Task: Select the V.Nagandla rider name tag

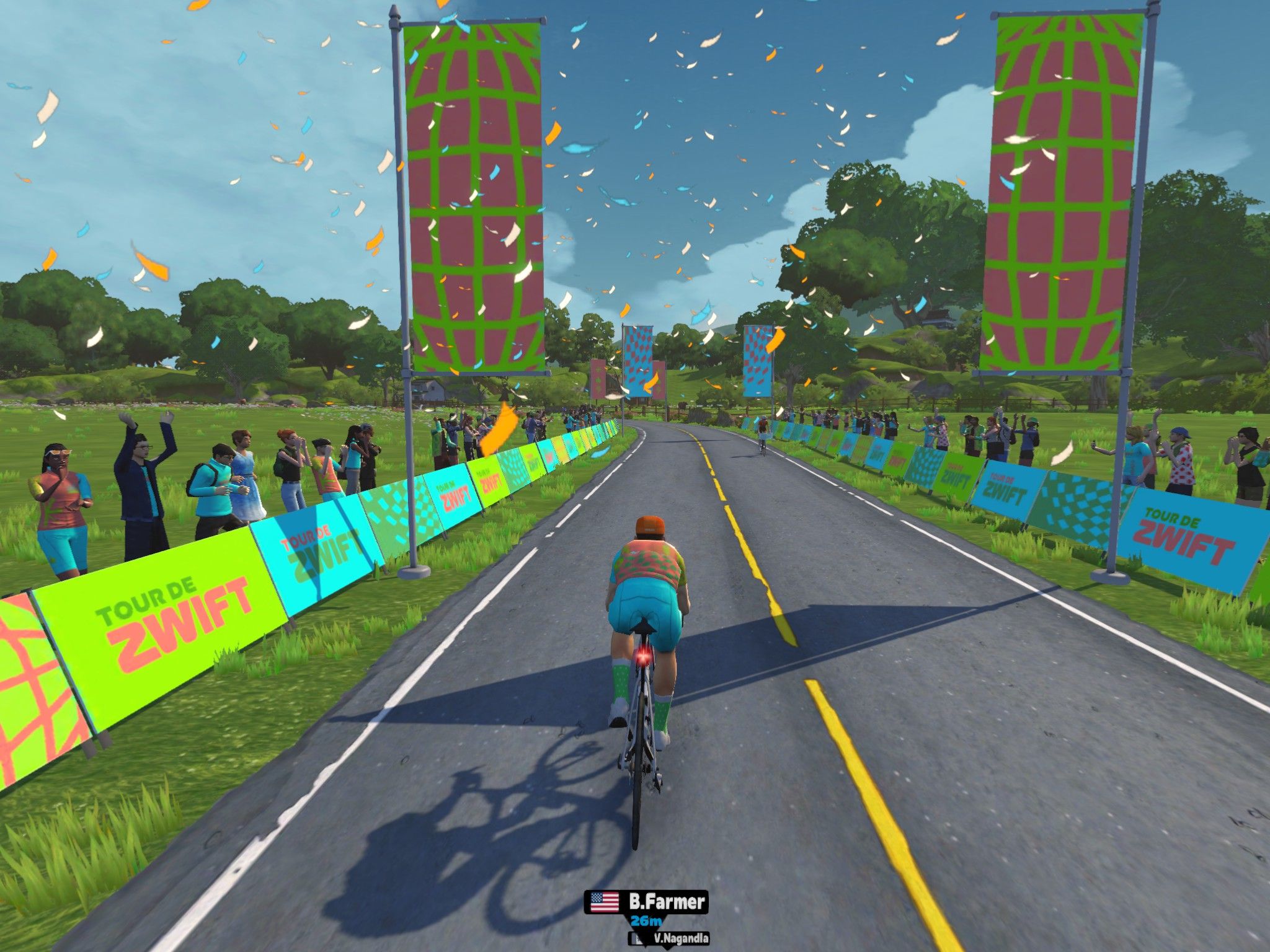Action: click(670, 938)
